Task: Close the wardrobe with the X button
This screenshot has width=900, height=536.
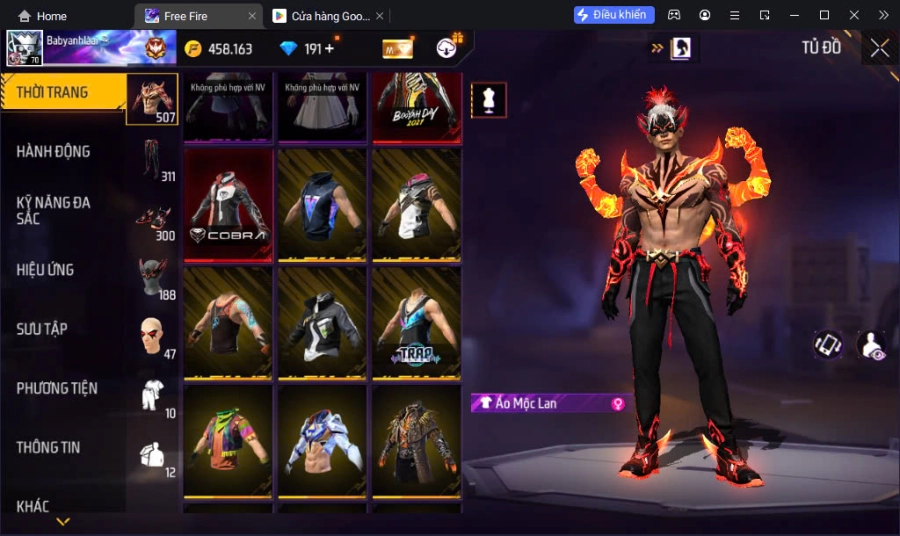Action: (879, 48)
